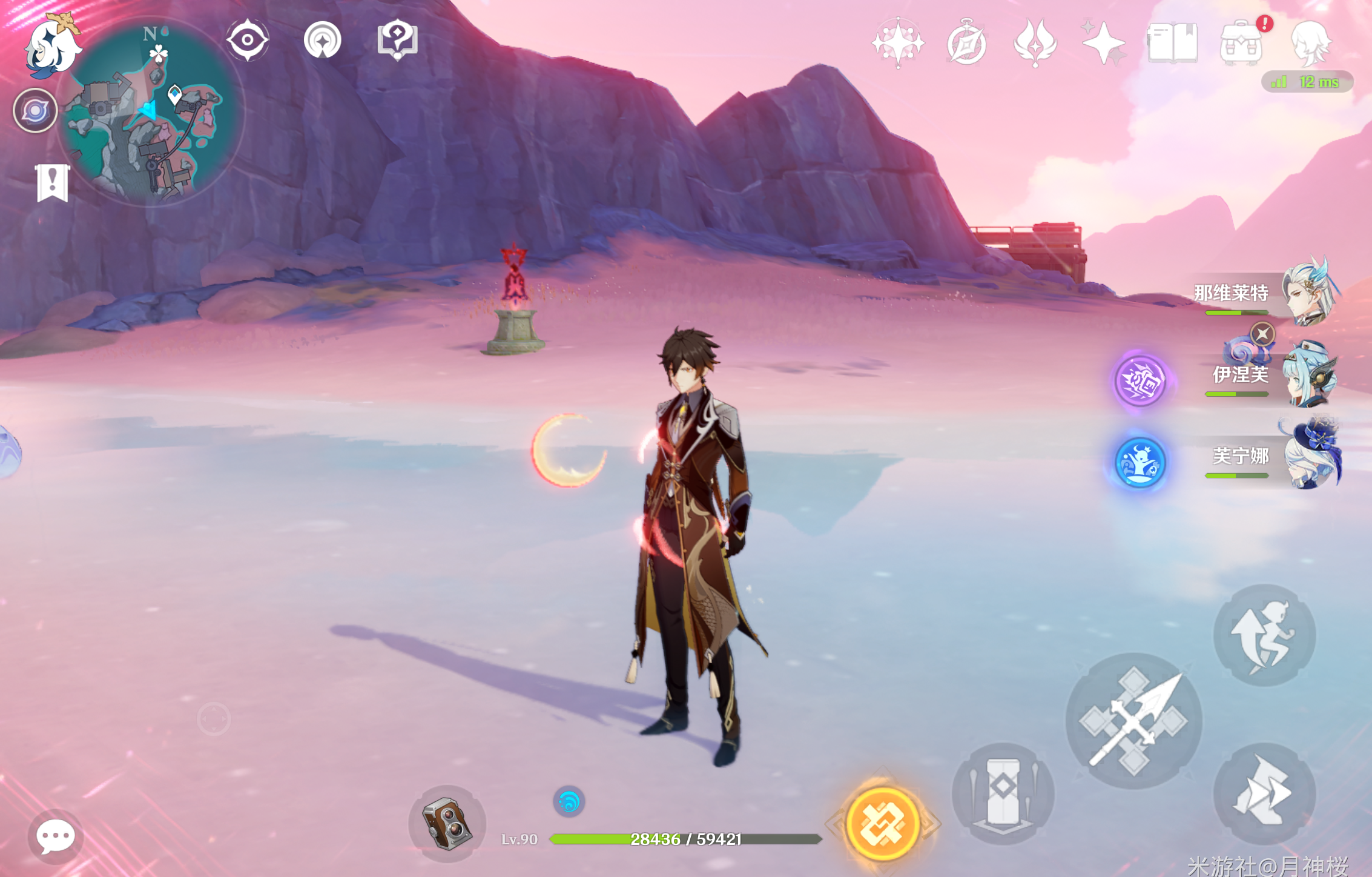Image resolution: width=1372 pixels, height=877 pixels.
Task: Open the backpack inventory
Action: click(x=1241, y=42)
